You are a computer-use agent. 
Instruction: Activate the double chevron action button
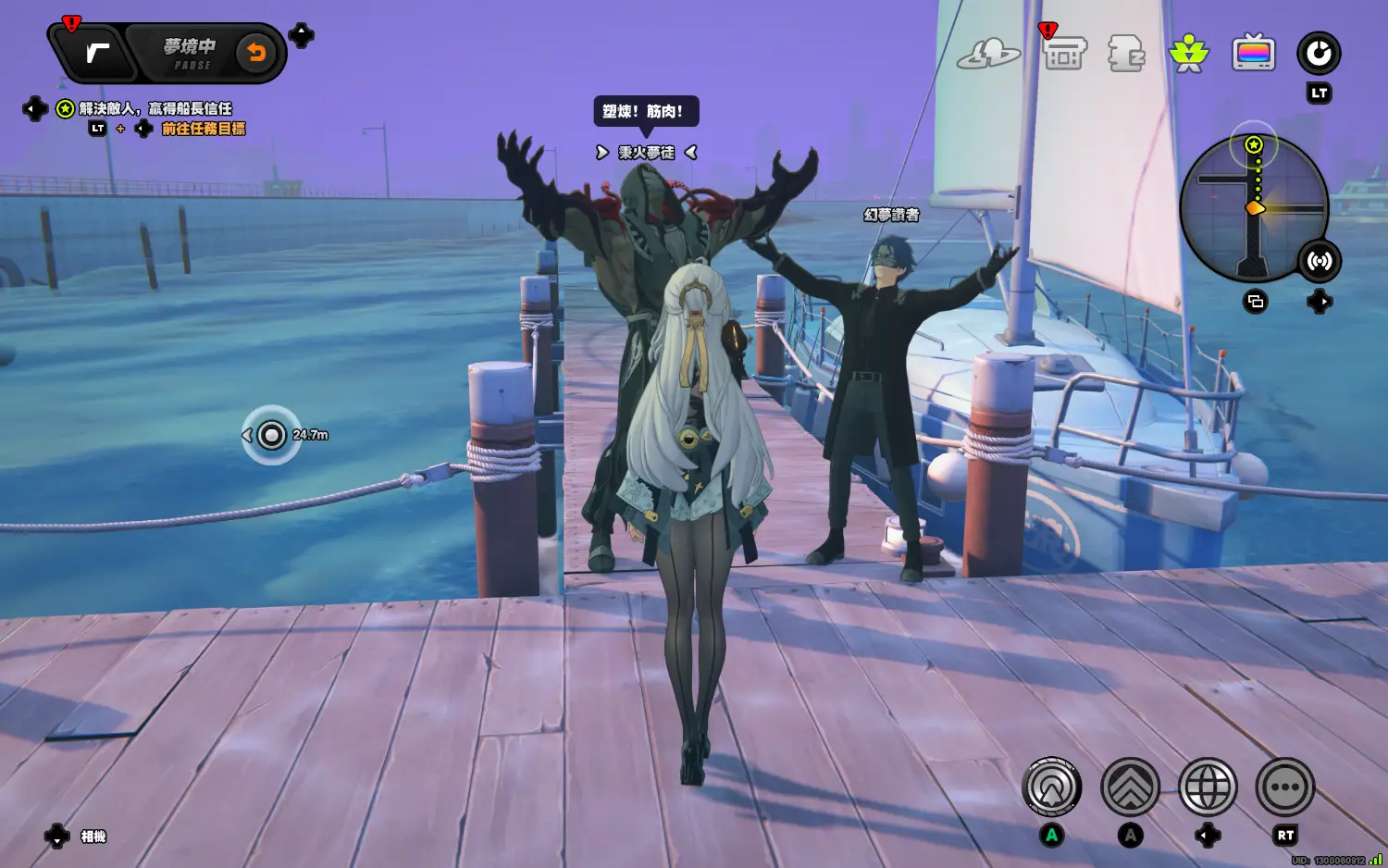(1130, 787)
